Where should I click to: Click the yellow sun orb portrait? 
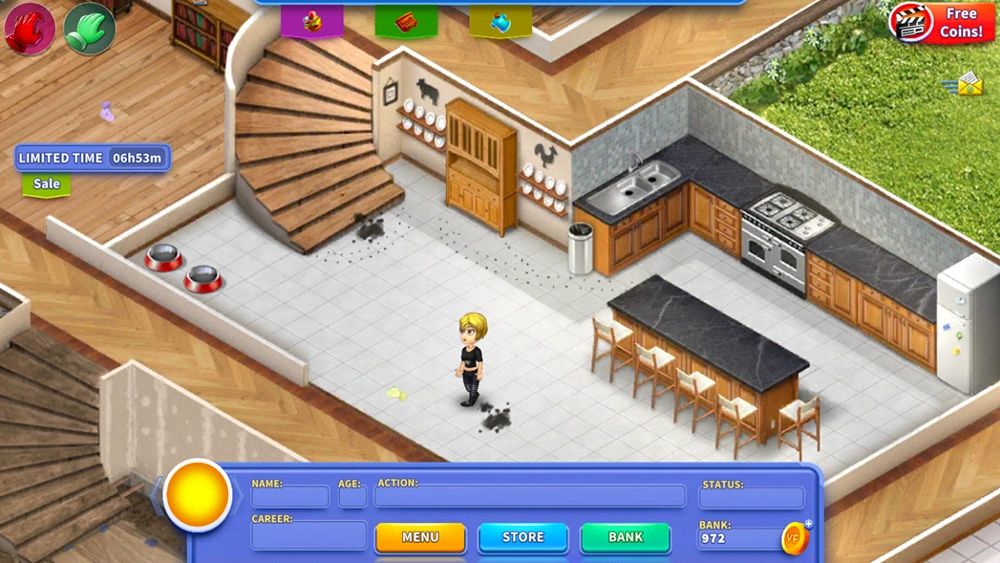coord(198,495)
